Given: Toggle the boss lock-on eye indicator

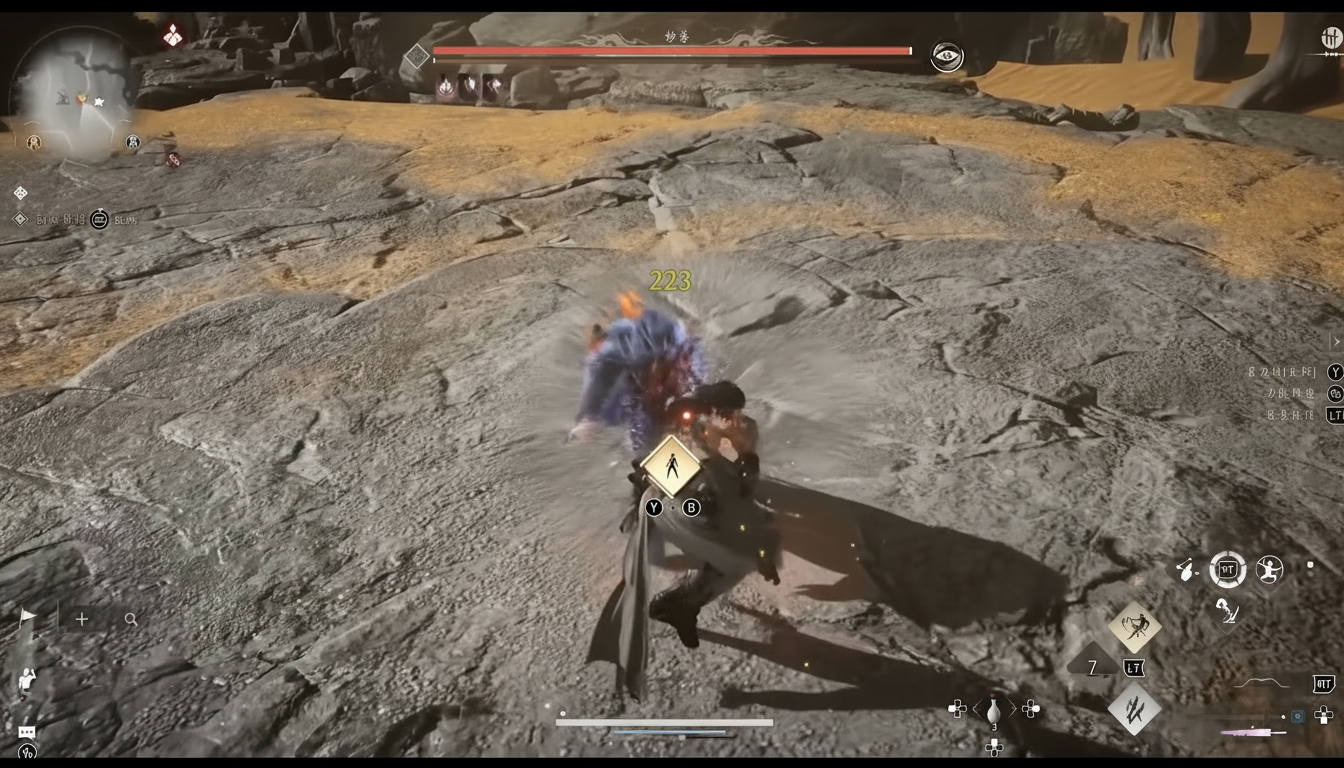Looking at the screenshot, I should [x=945, y=58].
